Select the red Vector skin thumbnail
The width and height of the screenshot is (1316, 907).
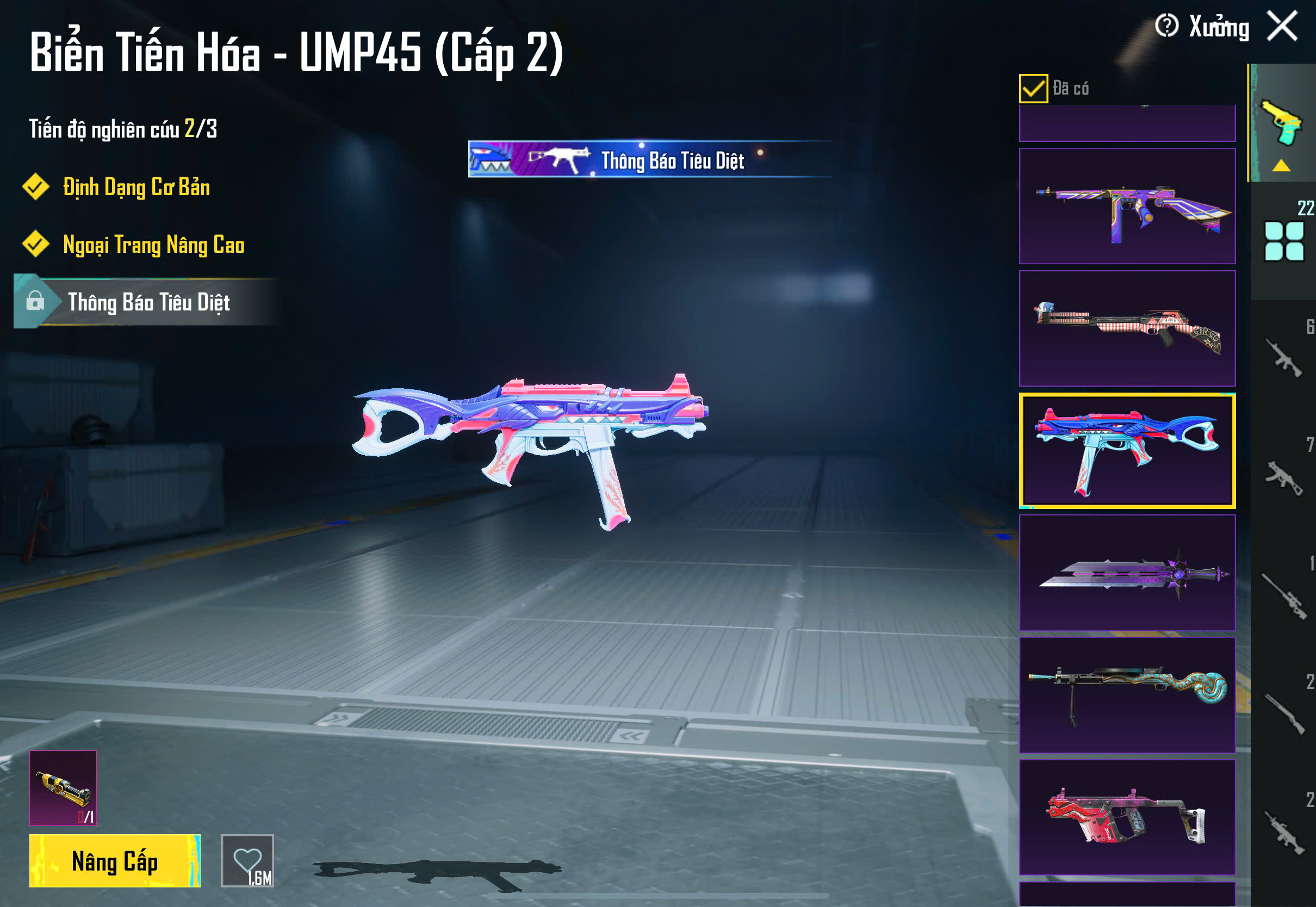pyautogui.click(x=1127, y=817)
